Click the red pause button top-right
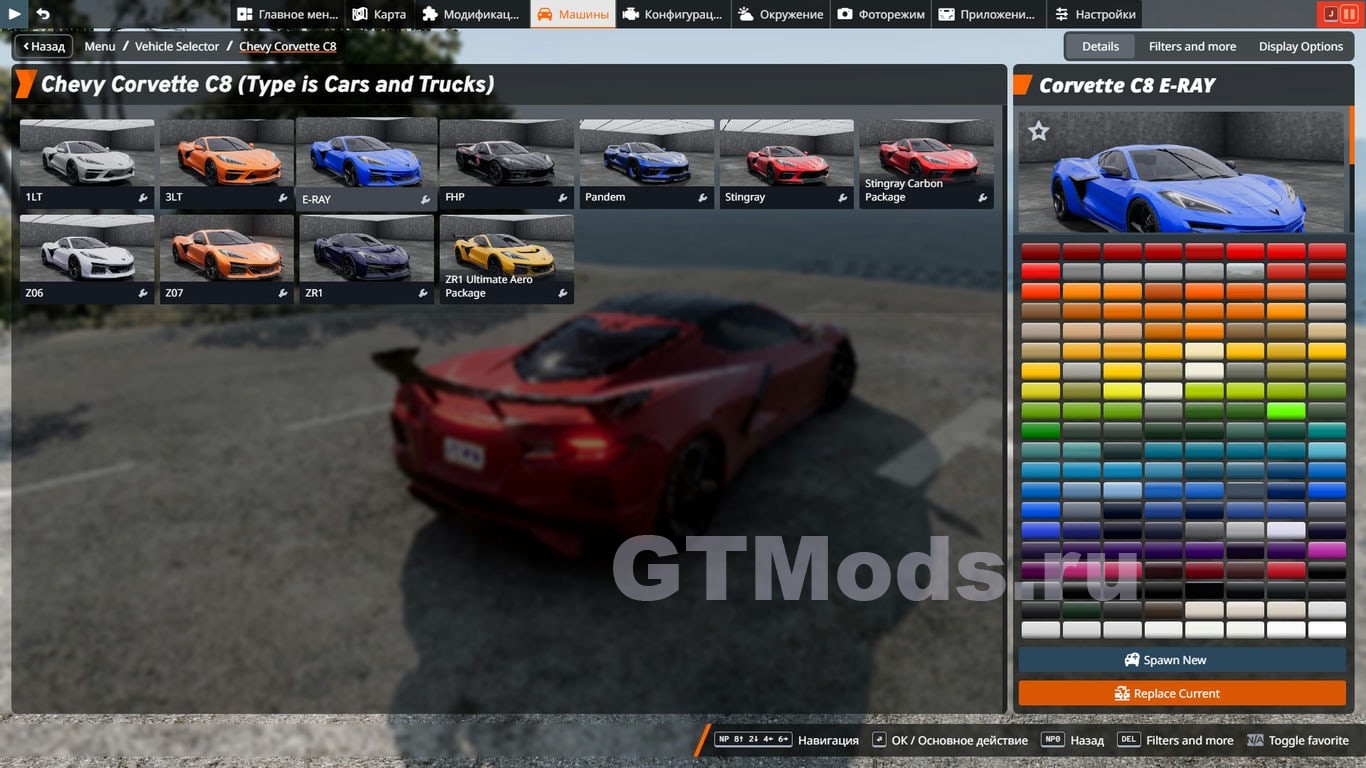Screen dimensions: 1366x768 pos(1349,14)
